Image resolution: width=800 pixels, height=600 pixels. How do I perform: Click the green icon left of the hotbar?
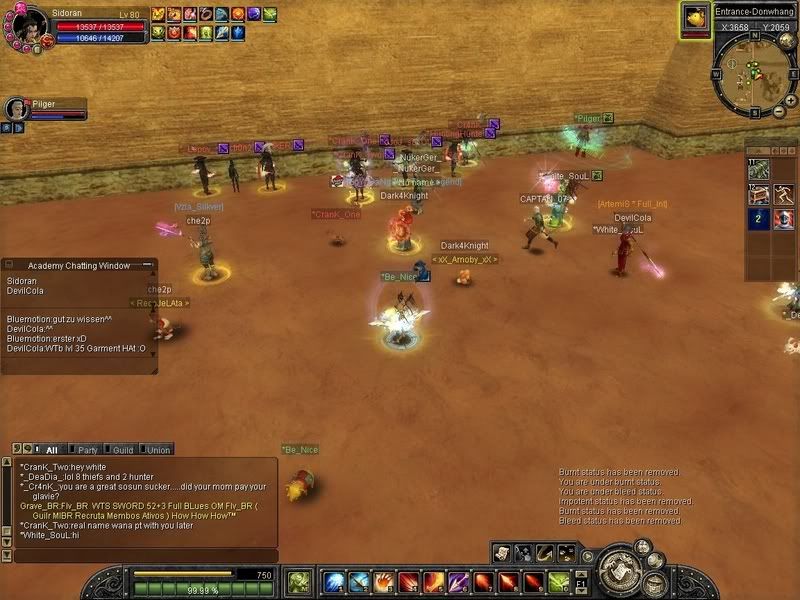pos(299,581)
